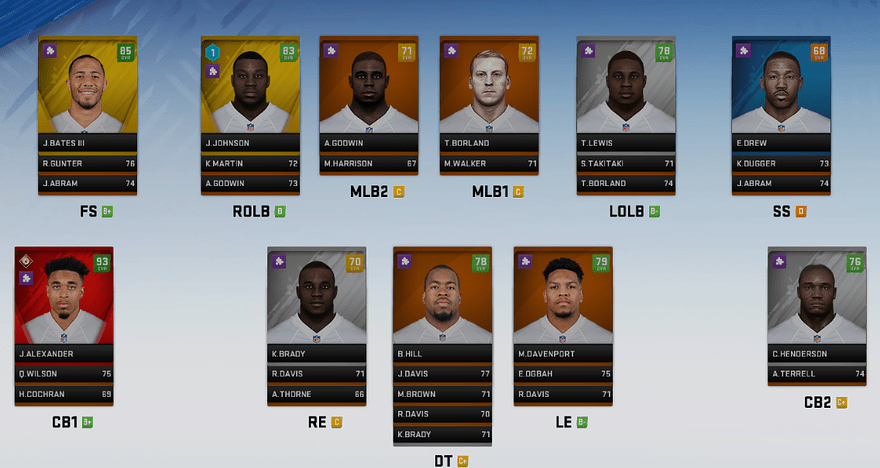Viewport: 880px width, 468px height.
Task: Select the M. Davenport left end card
Action: click(x=563, y=298)
